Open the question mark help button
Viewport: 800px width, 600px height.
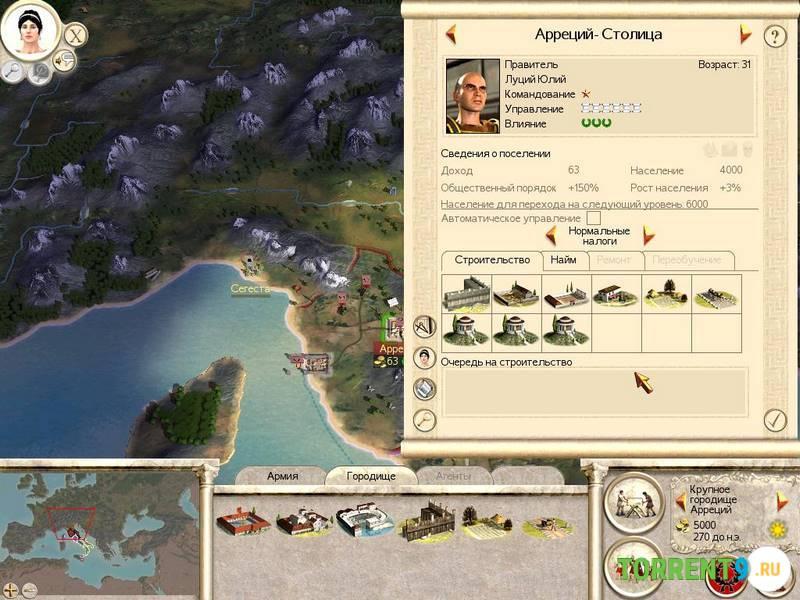pyautogui.click(x=775, y=37)
